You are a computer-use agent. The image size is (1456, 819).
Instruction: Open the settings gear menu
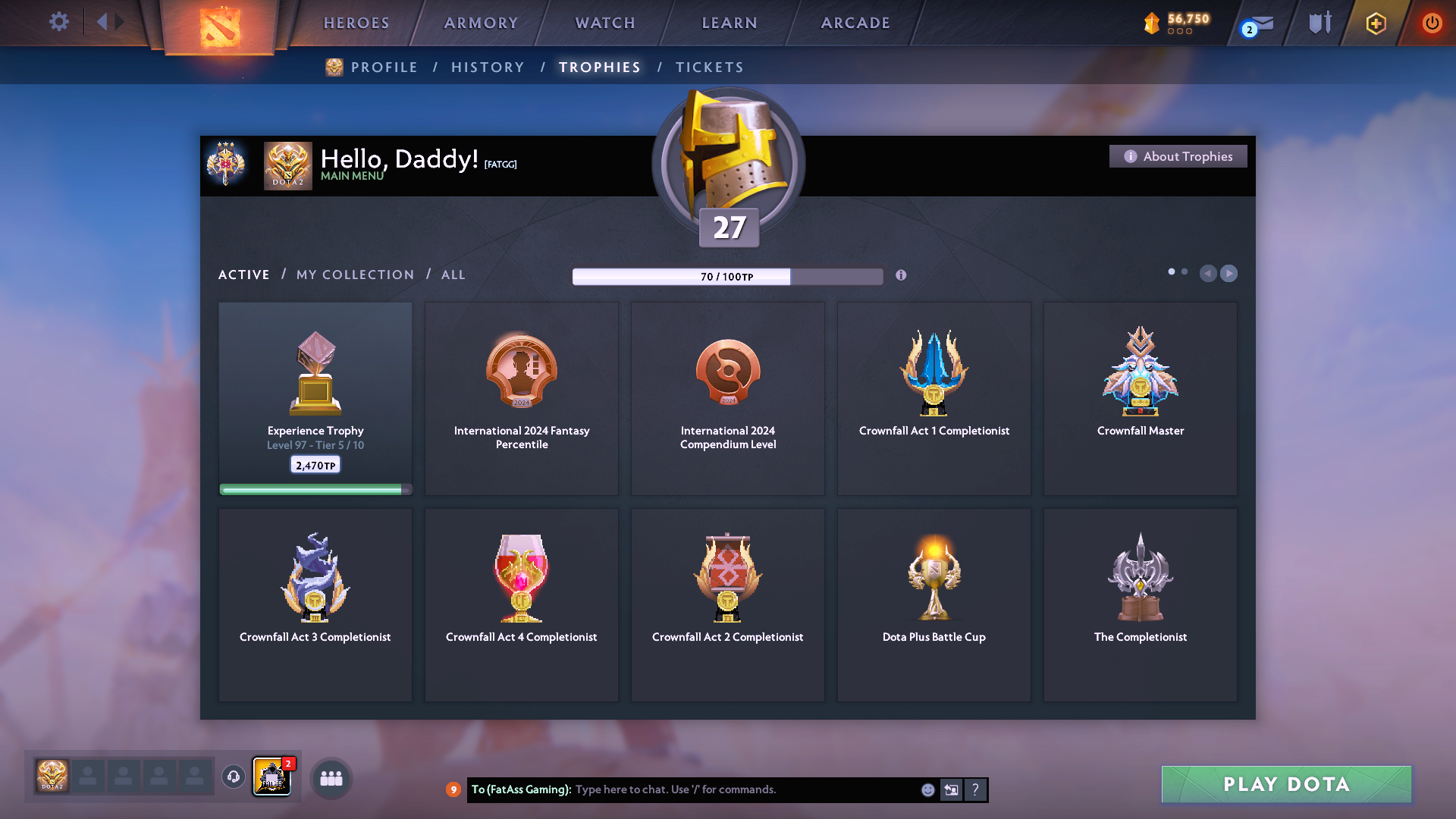(59, 21)
